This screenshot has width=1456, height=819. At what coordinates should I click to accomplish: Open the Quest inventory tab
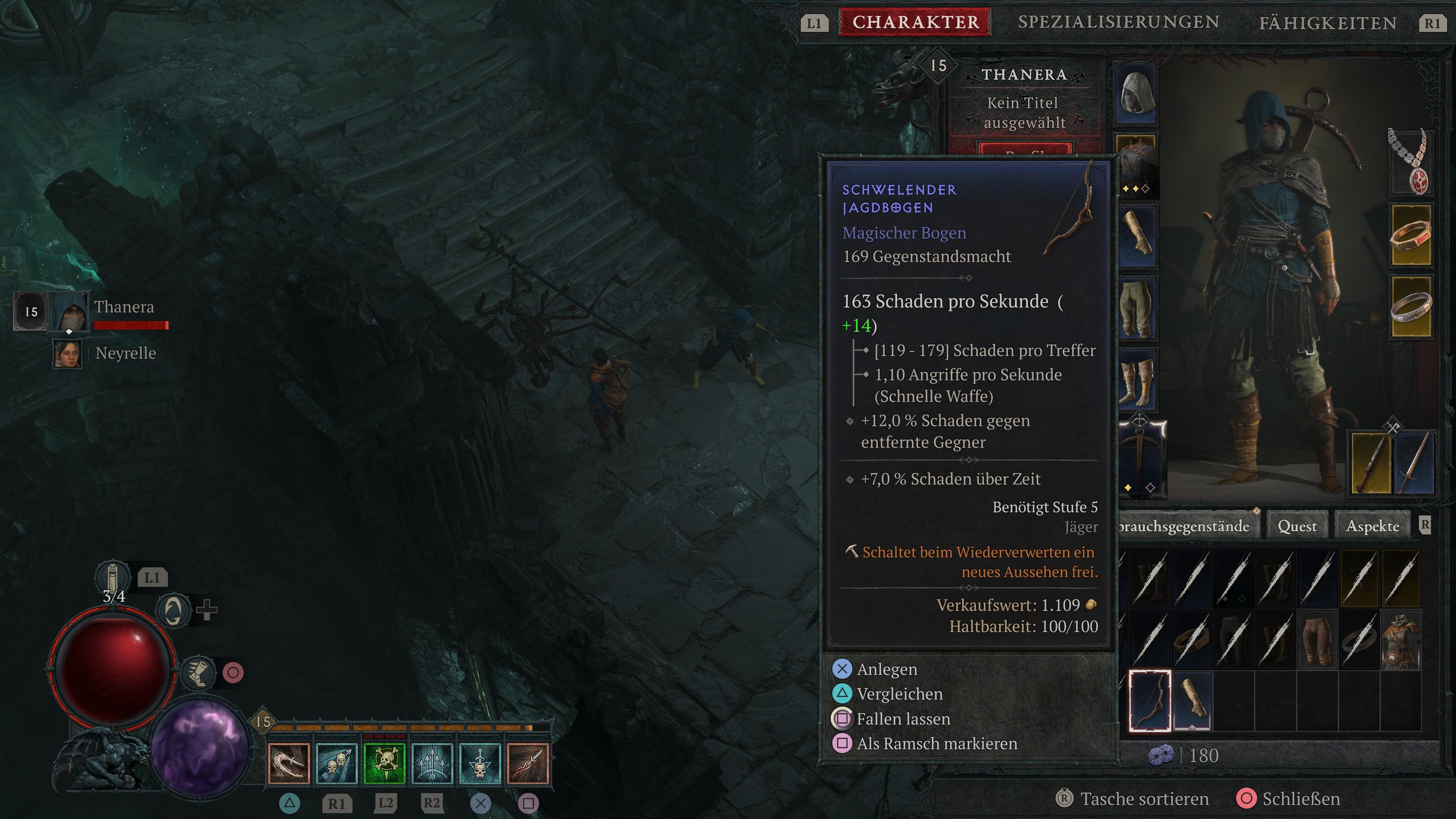(1297, 526)
